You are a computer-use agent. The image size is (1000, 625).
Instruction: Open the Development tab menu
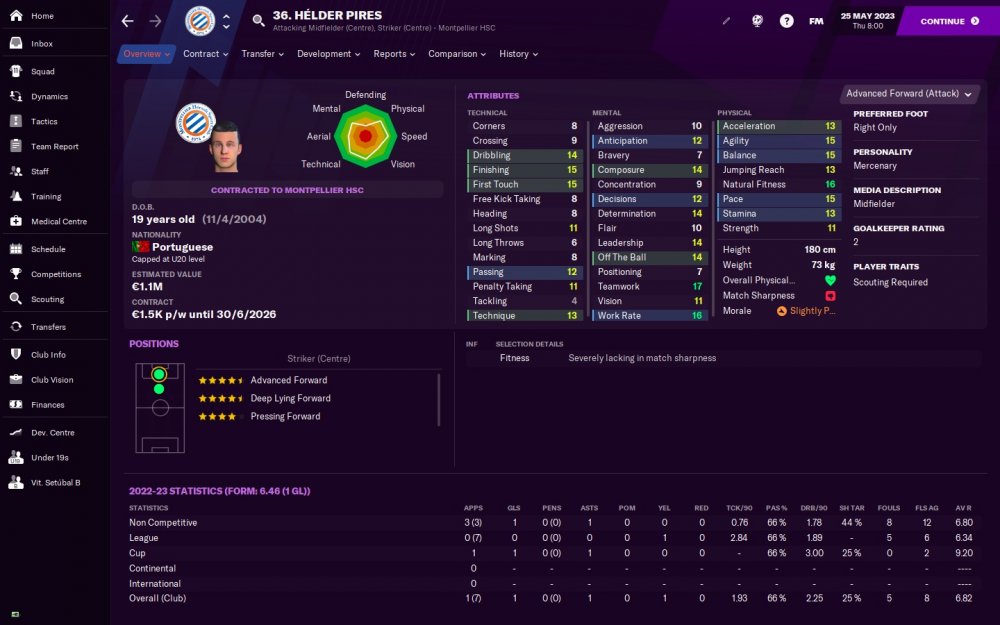pyautogui.click(x=329, y=54)
